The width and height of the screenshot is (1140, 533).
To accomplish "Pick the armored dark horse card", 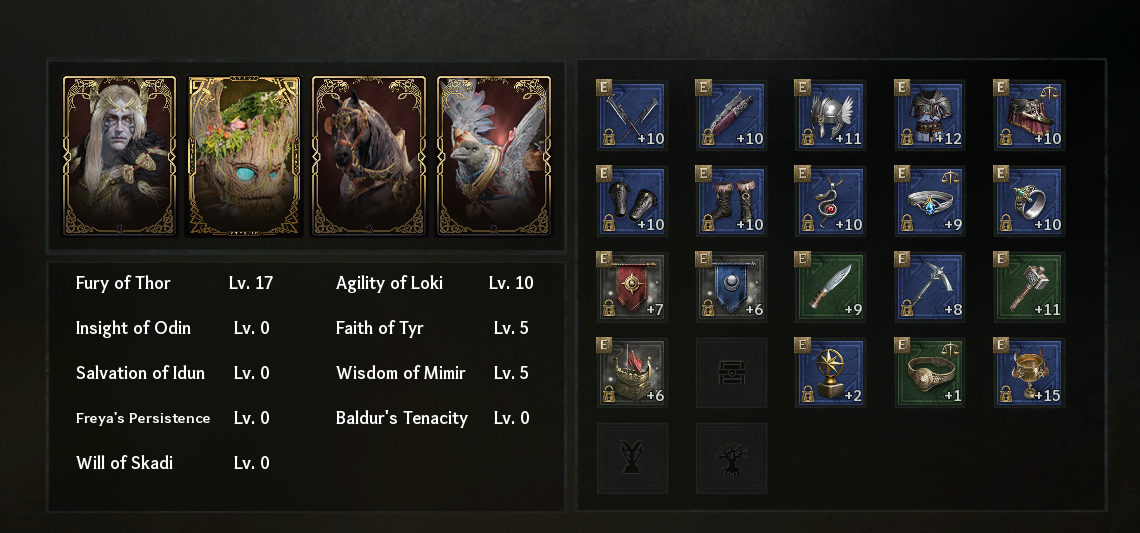I will point(369,156).
